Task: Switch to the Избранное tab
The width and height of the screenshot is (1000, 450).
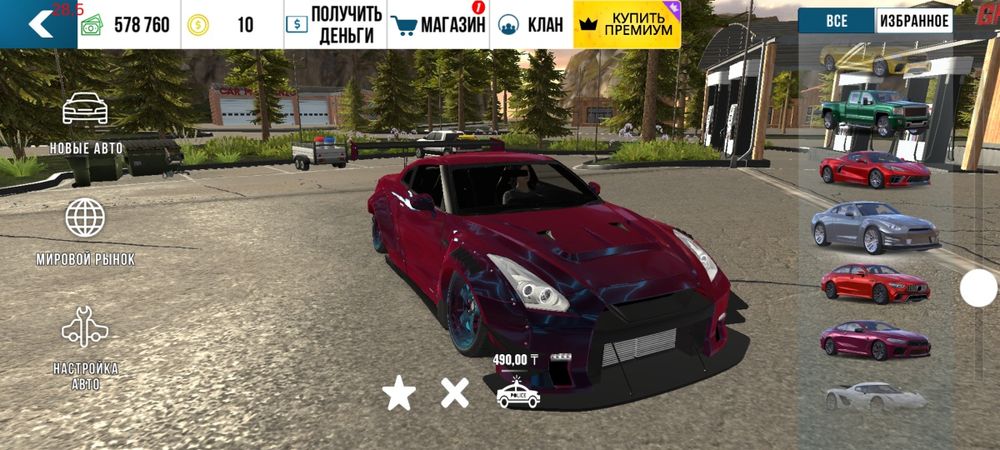Action: (x=914, y=20)
